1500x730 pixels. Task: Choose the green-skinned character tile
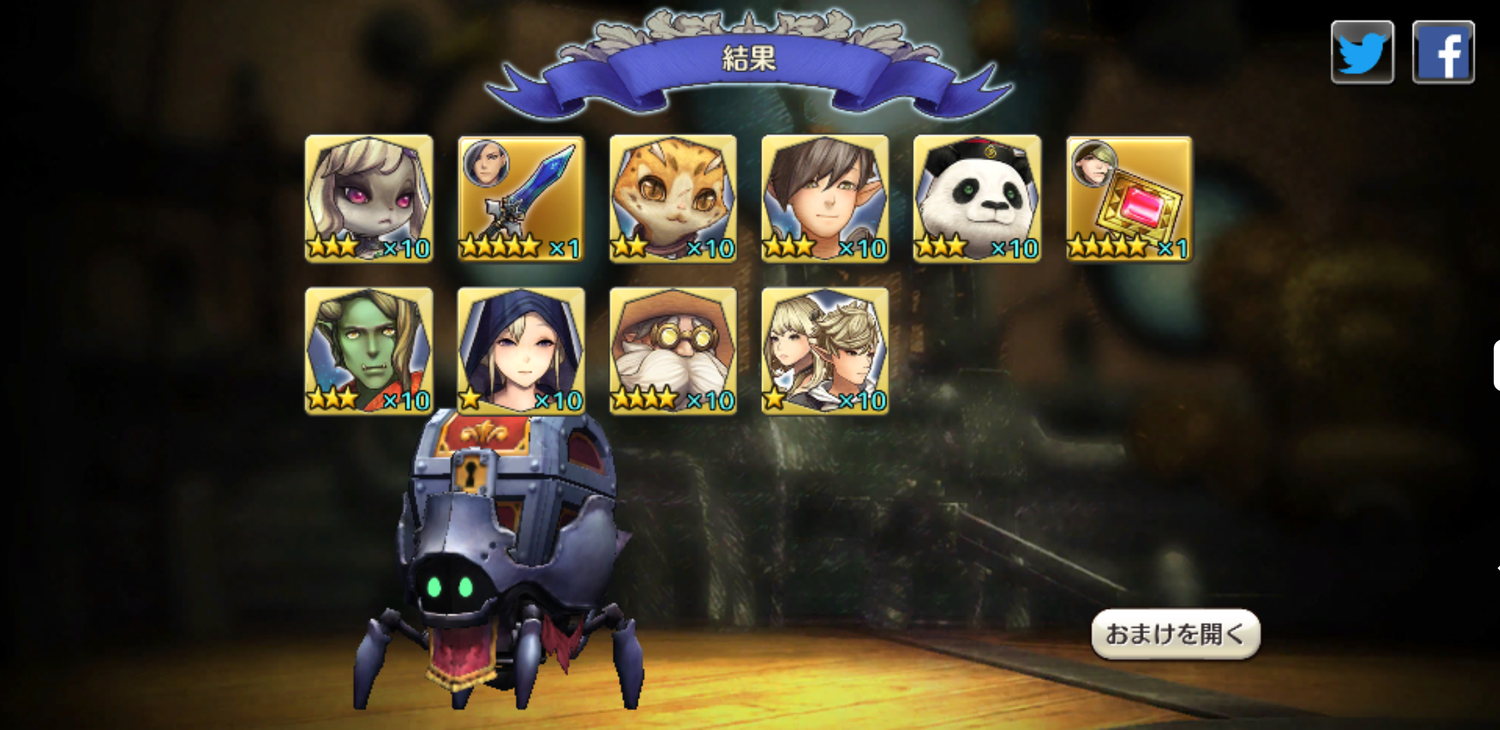(369, 350)
